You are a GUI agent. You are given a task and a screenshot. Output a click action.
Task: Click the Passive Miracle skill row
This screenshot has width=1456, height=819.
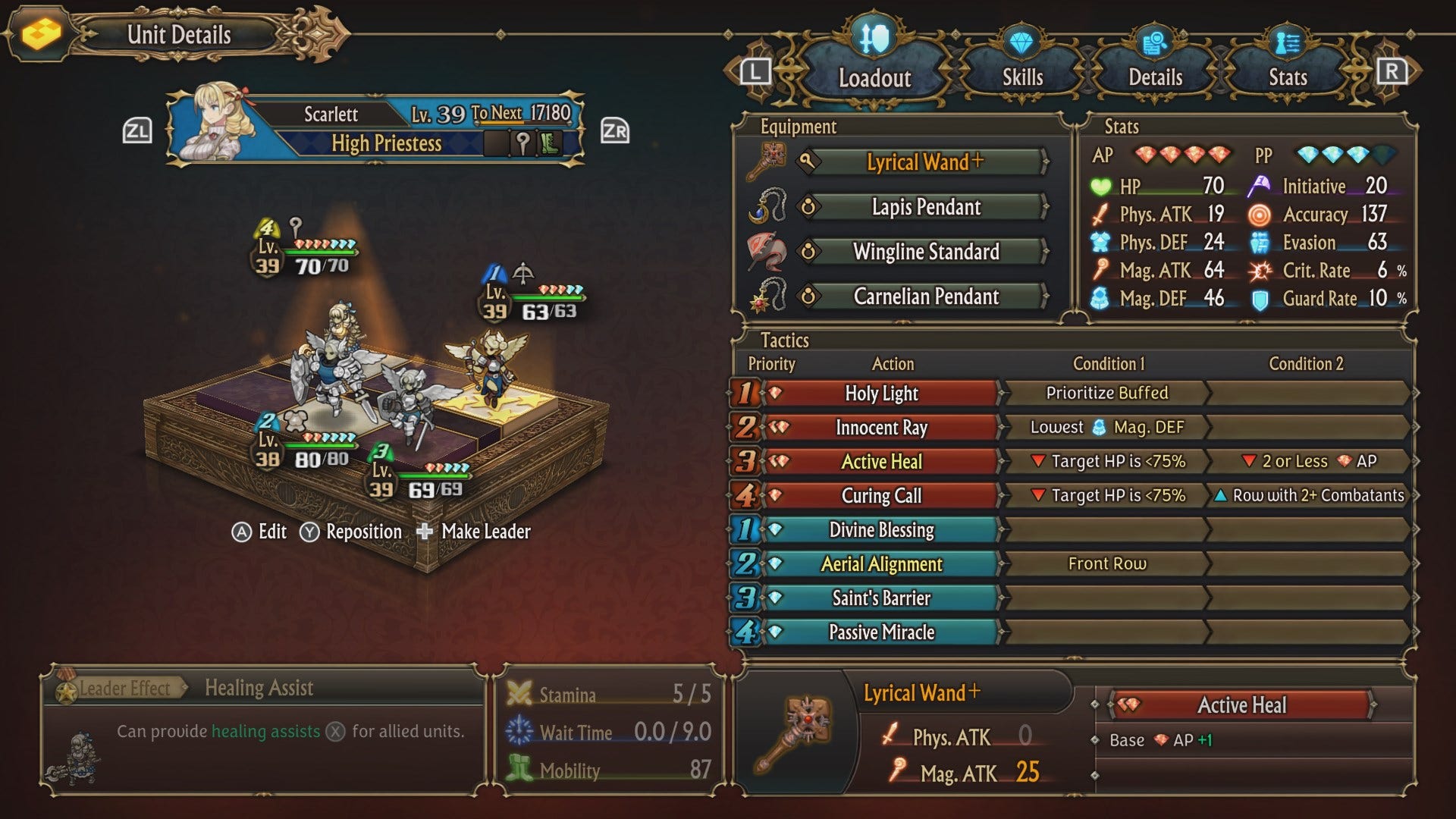pos(881,632)
